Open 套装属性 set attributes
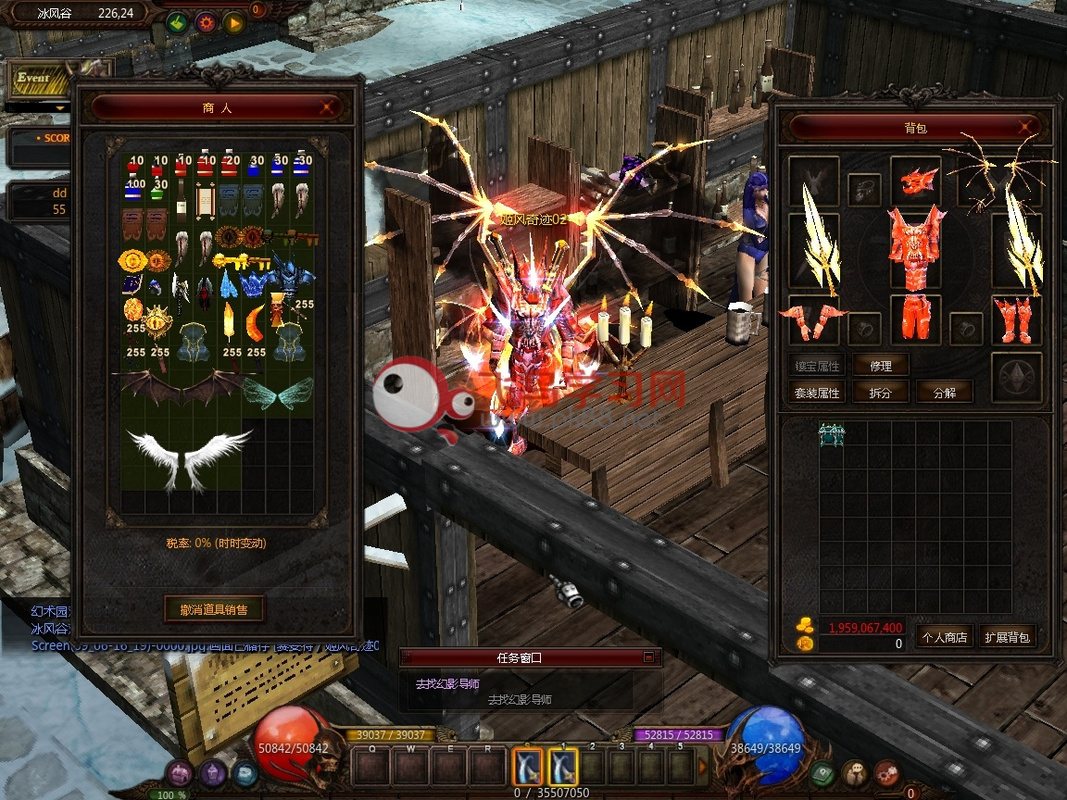 [x=817, y=392]
